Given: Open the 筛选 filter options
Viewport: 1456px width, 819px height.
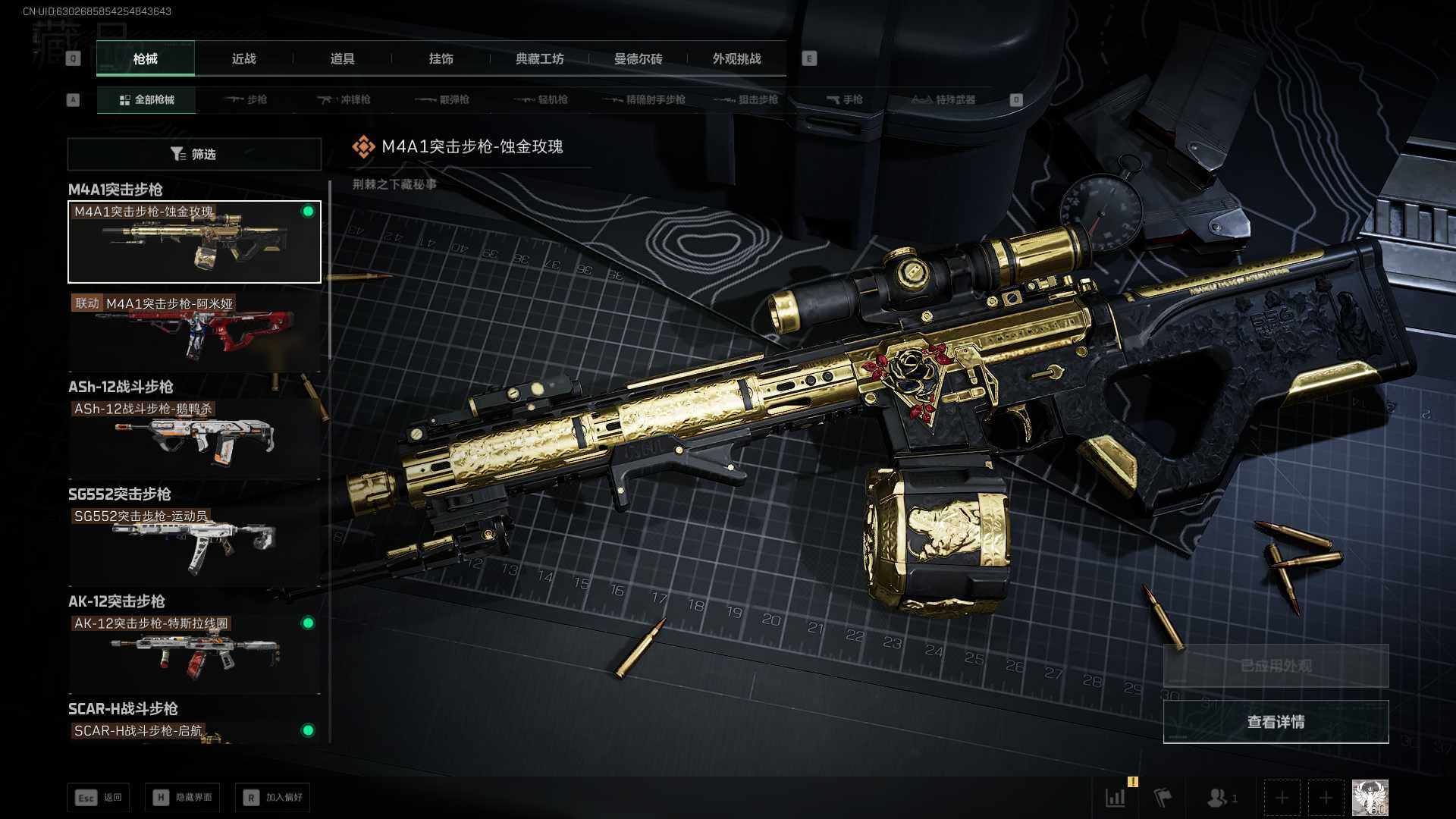Looking at the screenshot, I should pyautogui.click(x=194, y=154).
